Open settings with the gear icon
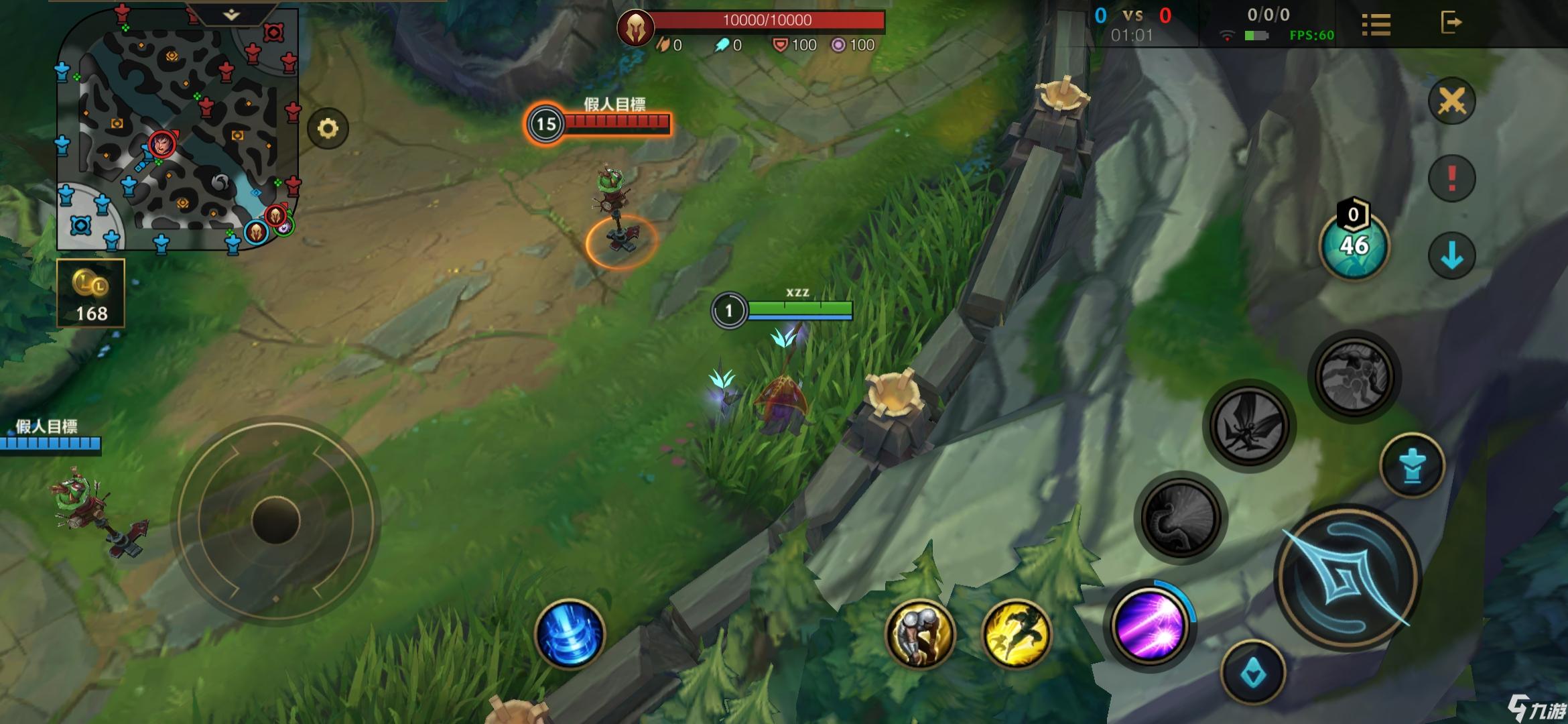1568x724 pixels. point(328,129)
